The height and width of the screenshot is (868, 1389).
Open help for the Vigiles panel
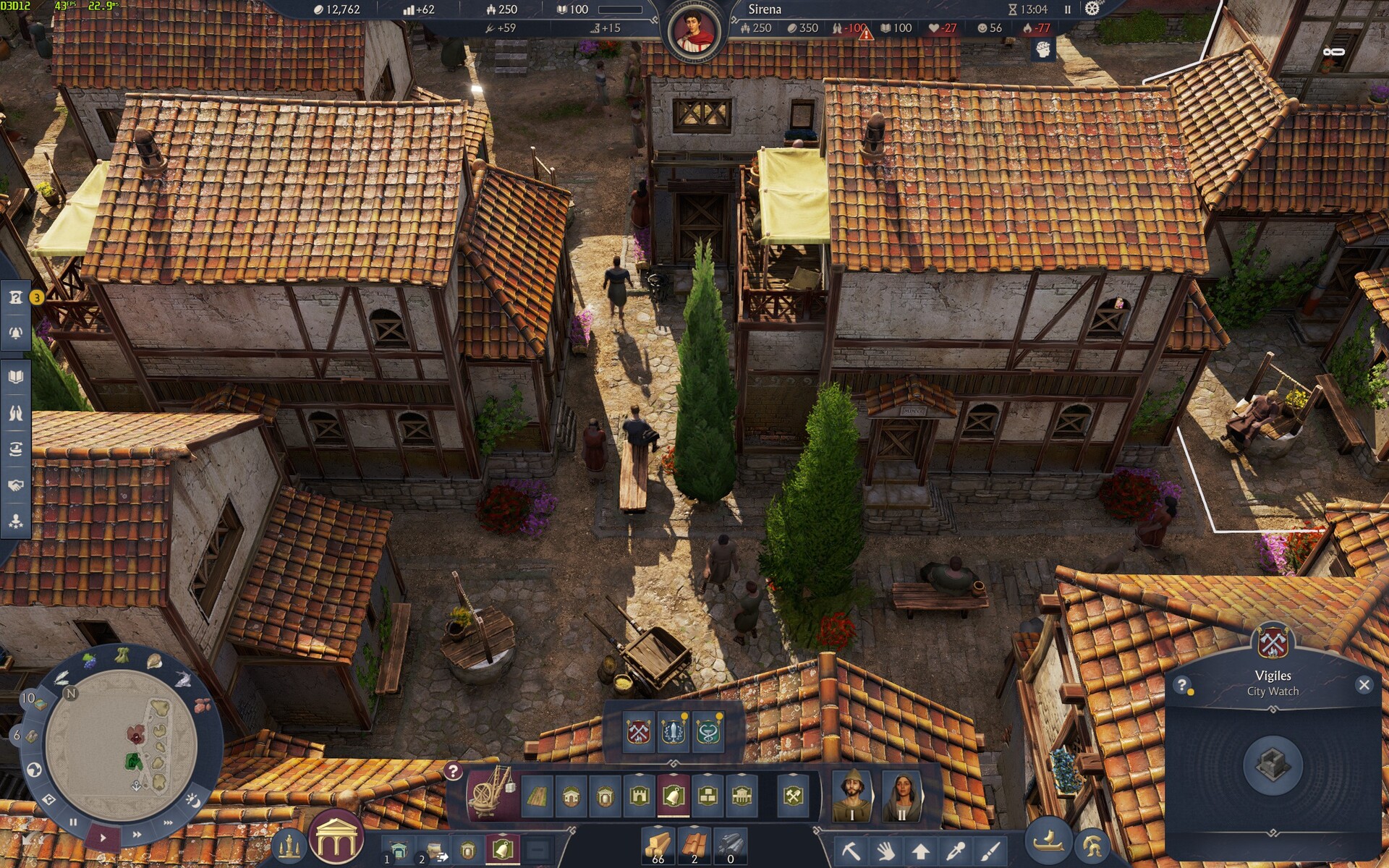[x=1182, y=685]
